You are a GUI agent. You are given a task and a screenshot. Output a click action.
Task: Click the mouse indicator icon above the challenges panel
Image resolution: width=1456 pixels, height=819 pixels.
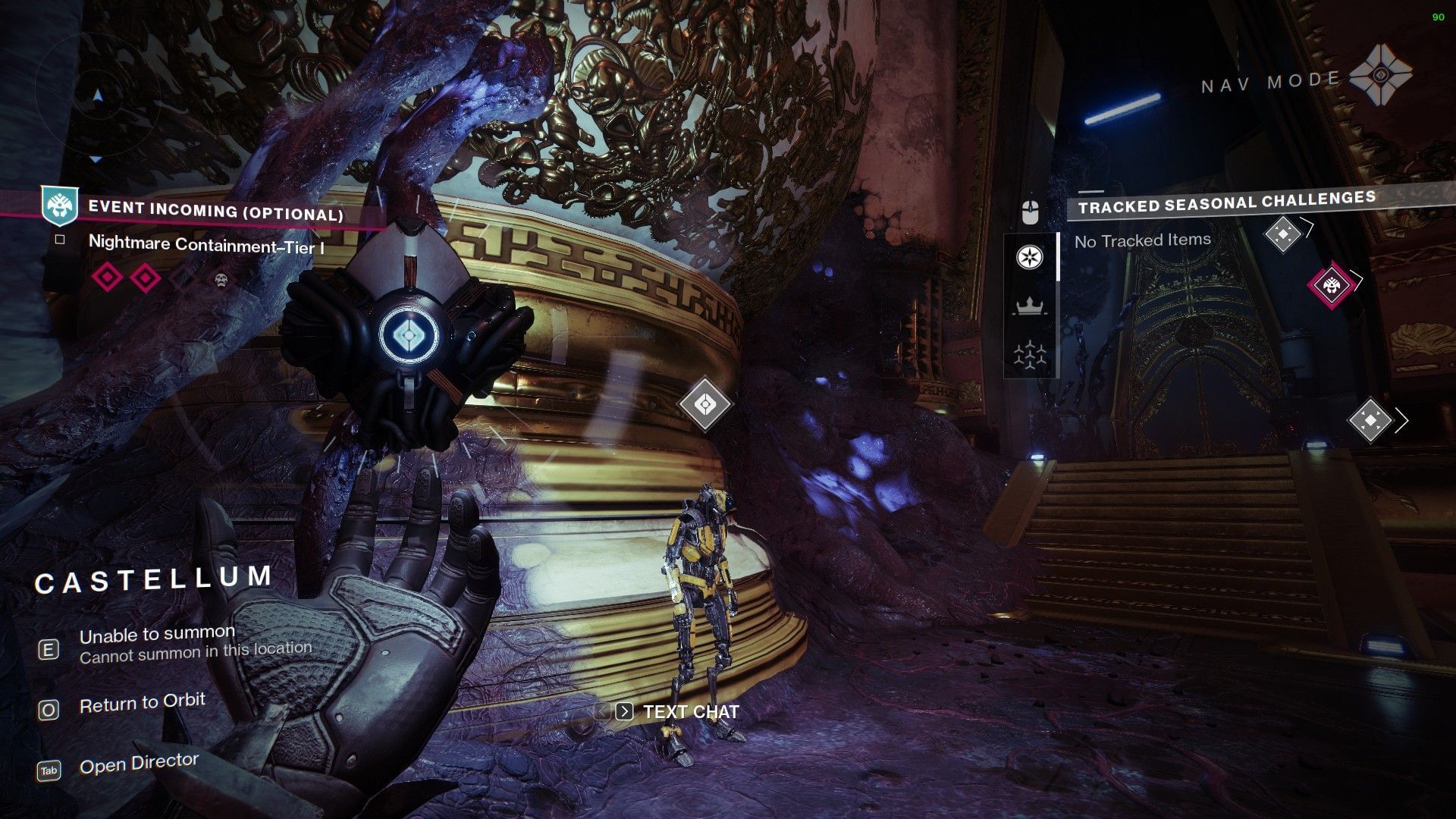tap(1029, 212)
